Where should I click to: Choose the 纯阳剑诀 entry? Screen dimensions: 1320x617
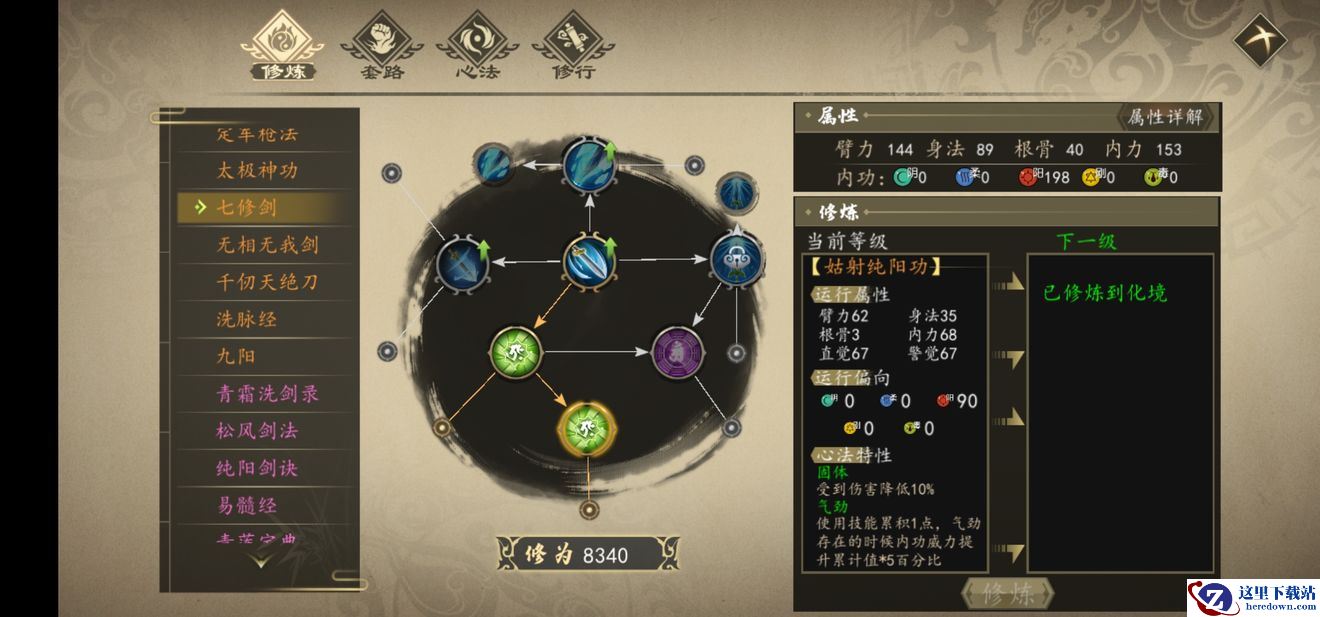[x=258, y=468]
